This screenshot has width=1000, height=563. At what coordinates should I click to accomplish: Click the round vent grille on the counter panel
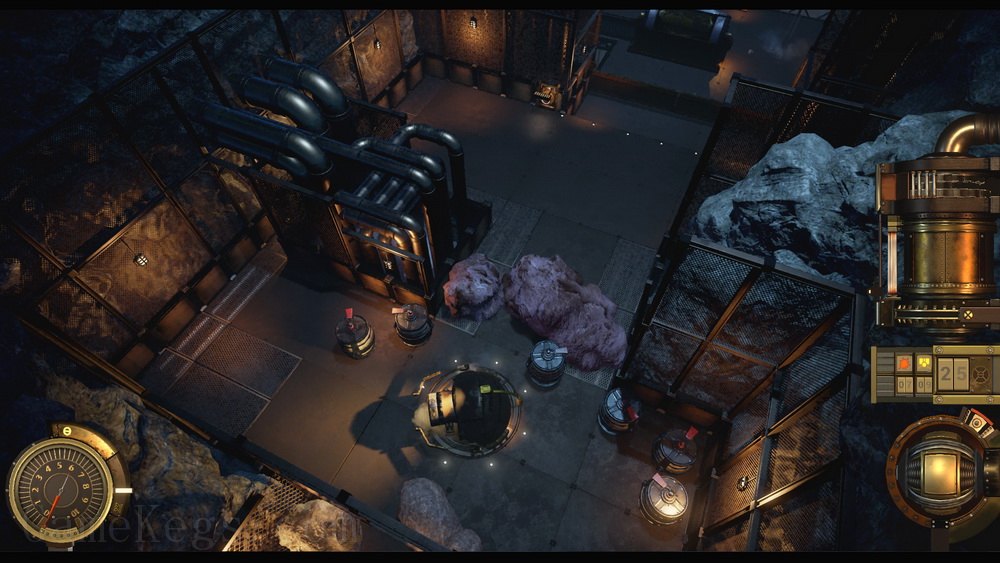979,374
